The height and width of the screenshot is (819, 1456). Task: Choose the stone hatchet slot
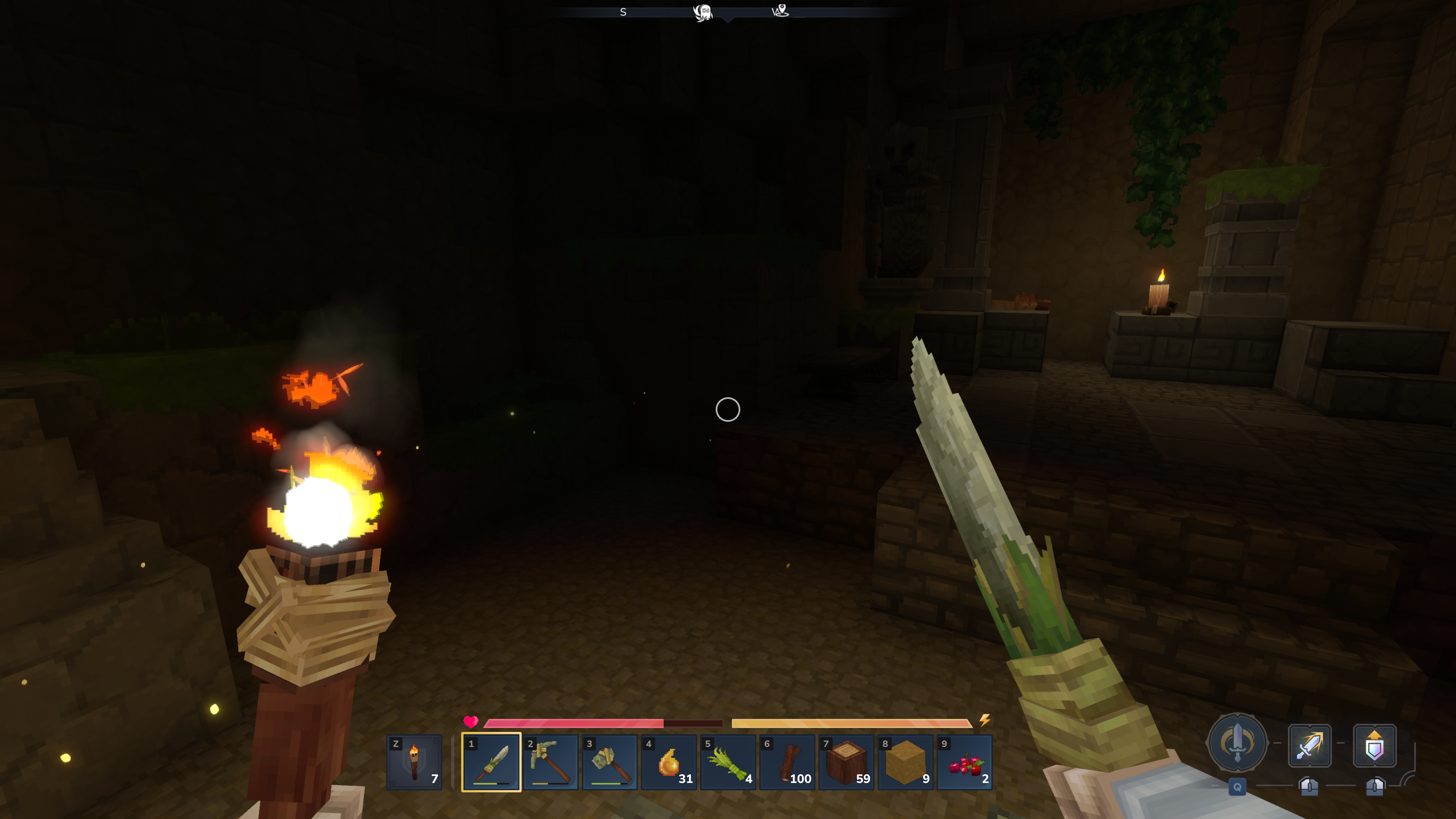tap(610, 762)
